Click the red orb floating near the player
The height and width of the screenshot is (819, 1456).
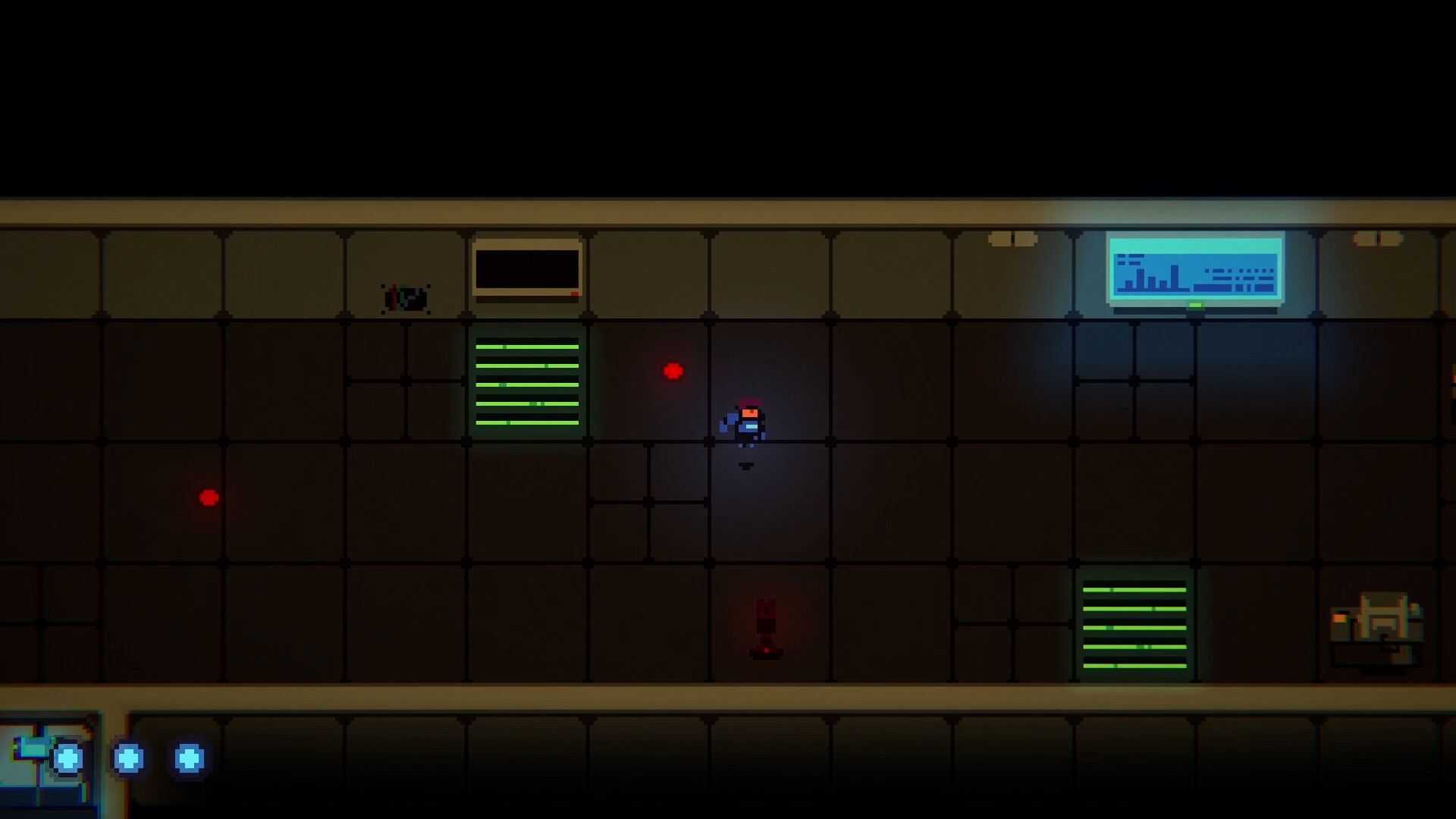(671, 371)
